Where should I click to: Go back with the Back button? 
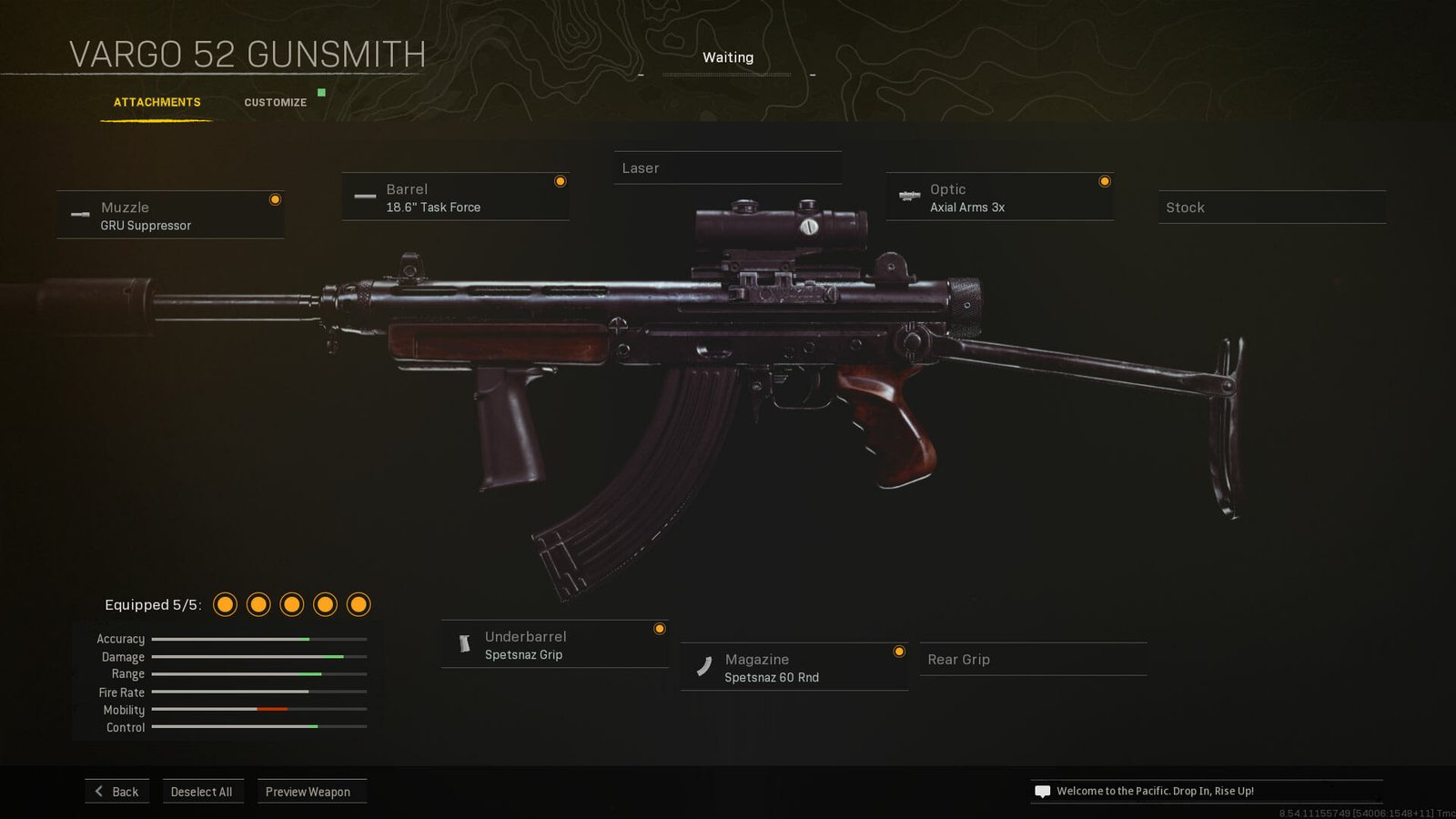(117, 792)
